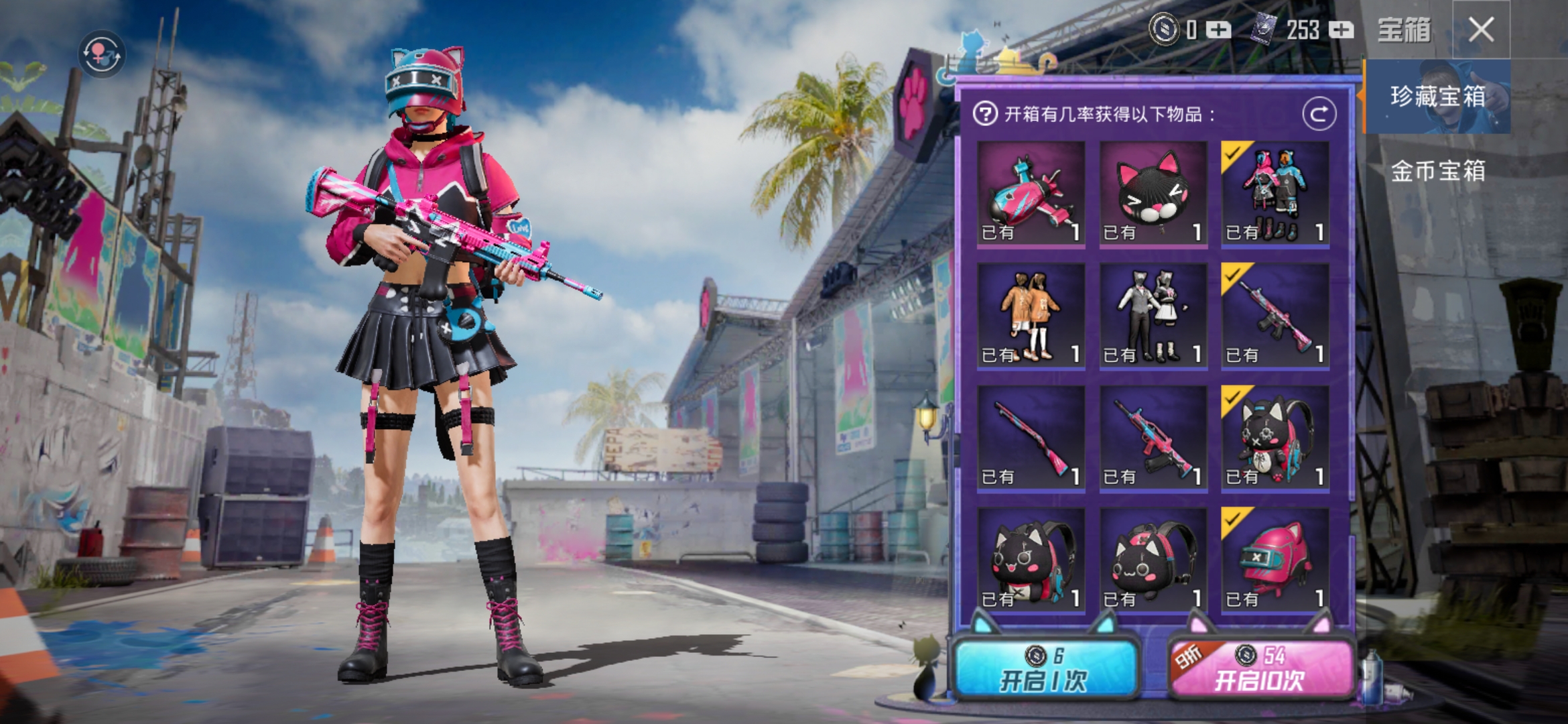Switch to the 珍藏宝箱 tab

pyautogui.click(x=1437, y=97)
